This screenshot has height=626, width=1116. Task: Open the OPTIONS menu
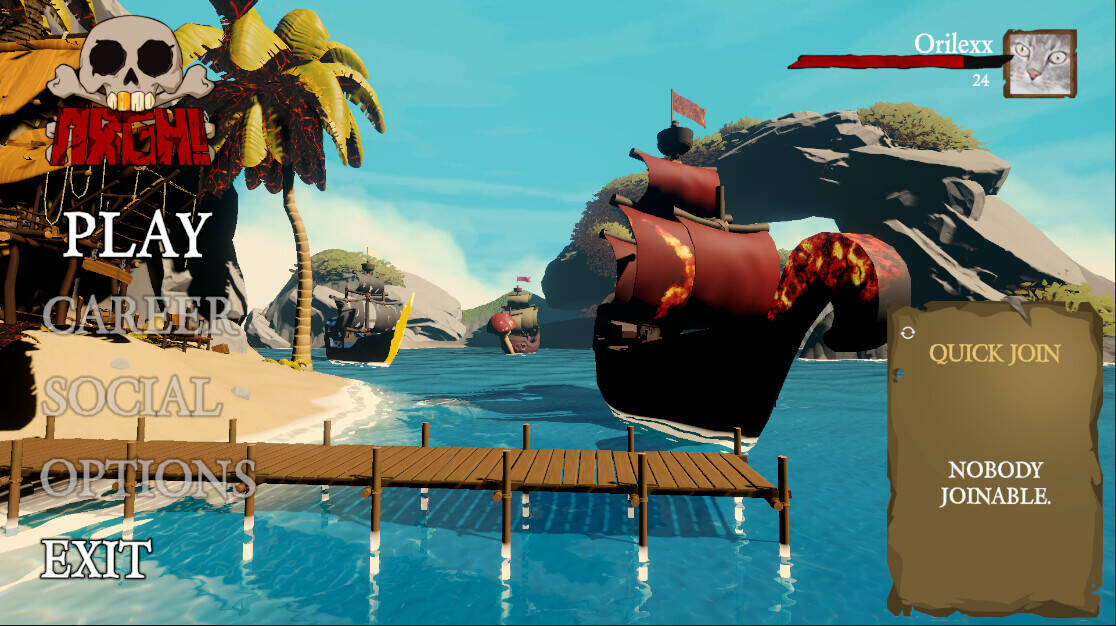tap(148, 478)
